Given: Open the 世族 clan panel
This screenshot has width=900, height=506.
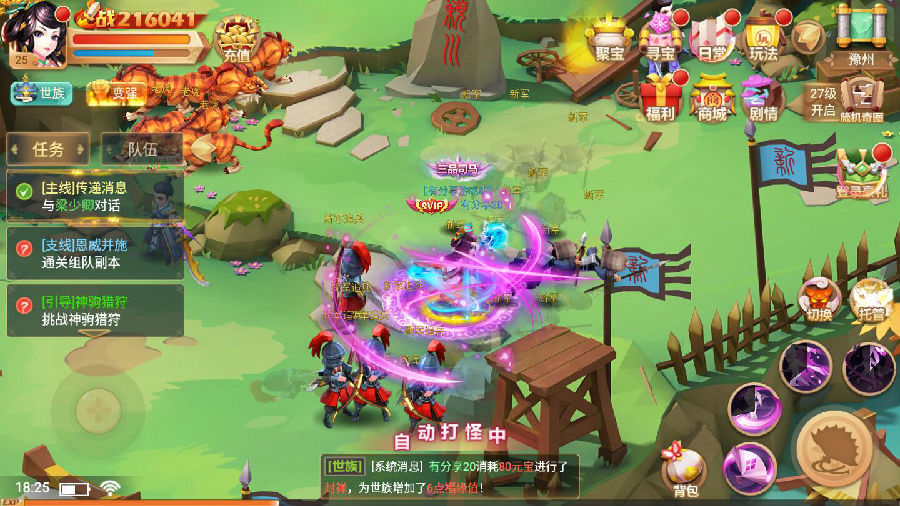Looking at the screenshot, I should point(42,93).
